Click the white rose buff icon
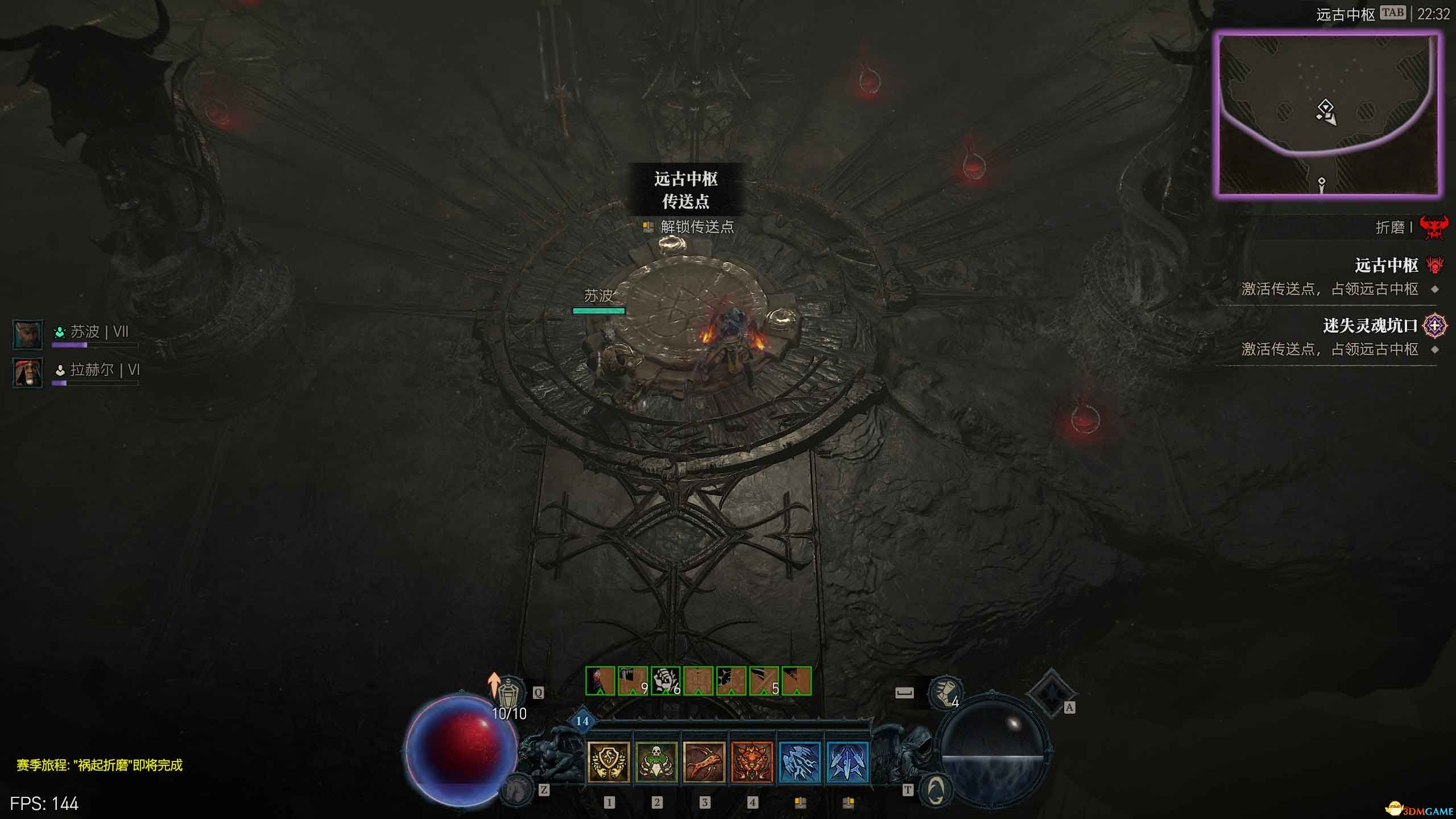1456x819 pixels. (x=665, y=681)
